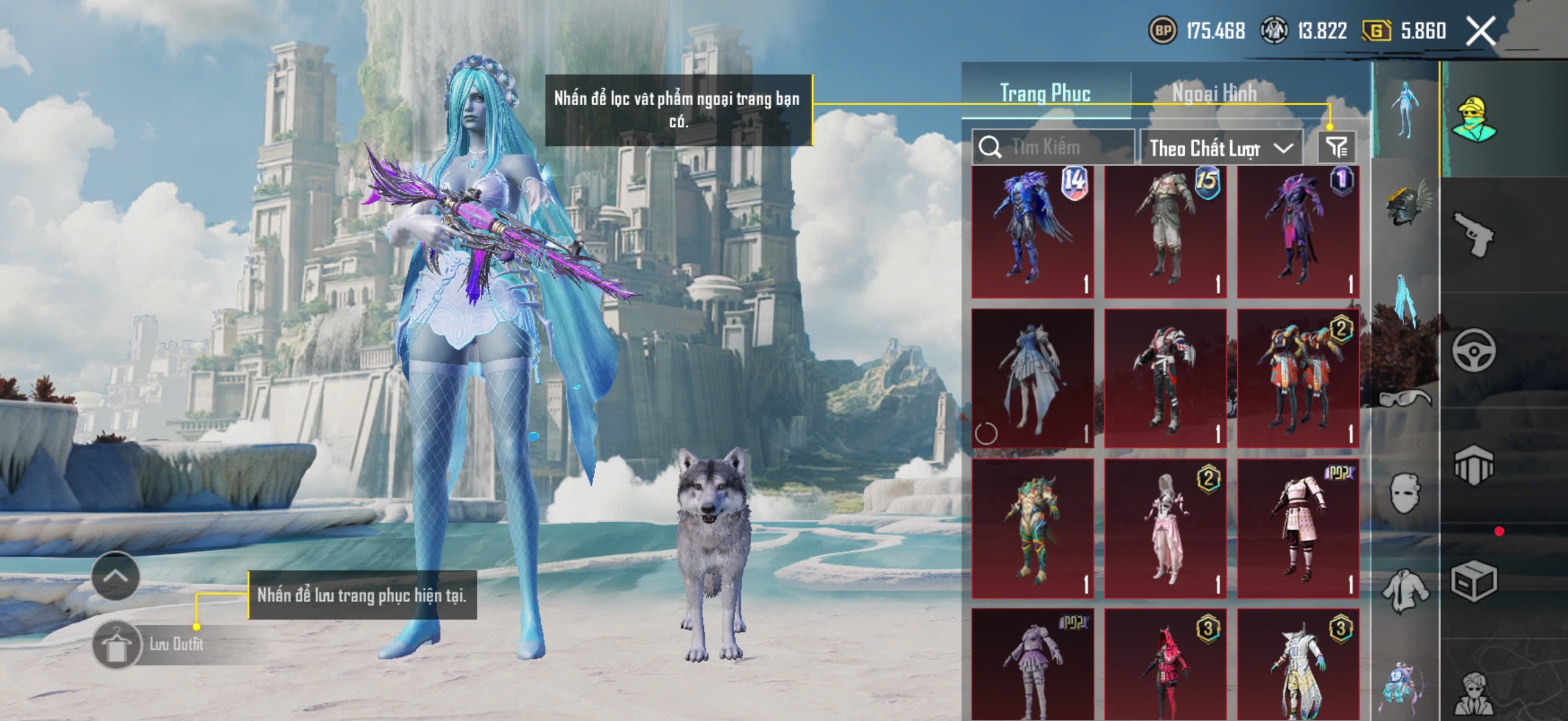Expand the round up-arrow button

coord(115,576)
